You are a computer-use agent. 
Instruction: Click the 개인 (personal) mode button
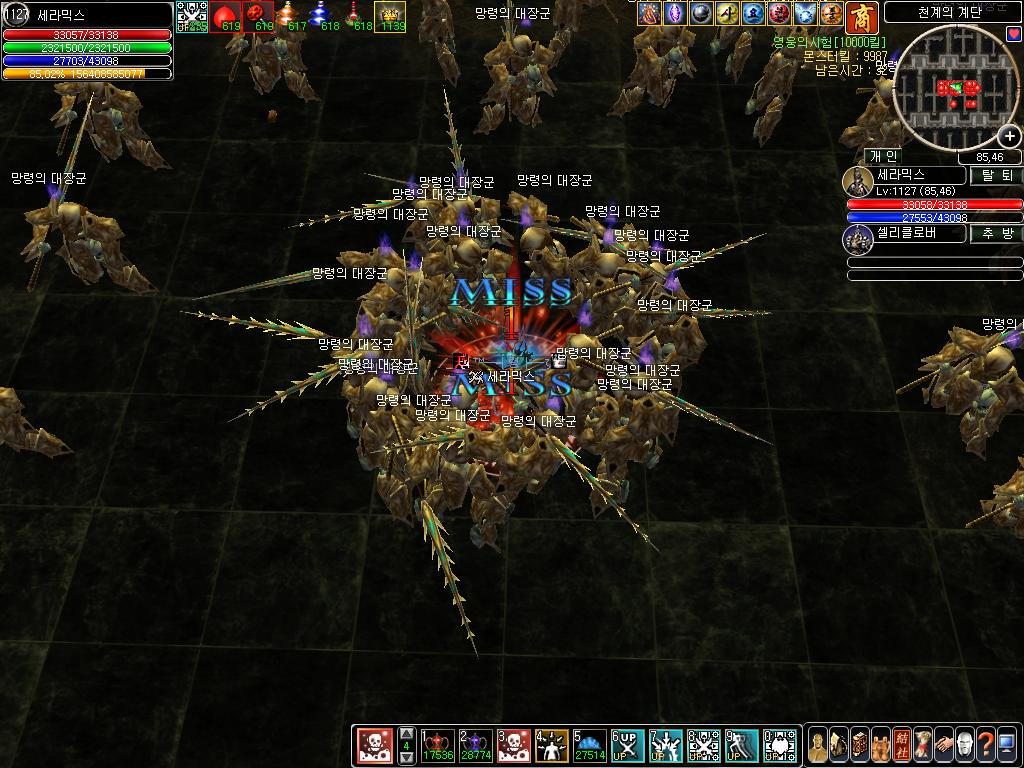pos(883,156)
